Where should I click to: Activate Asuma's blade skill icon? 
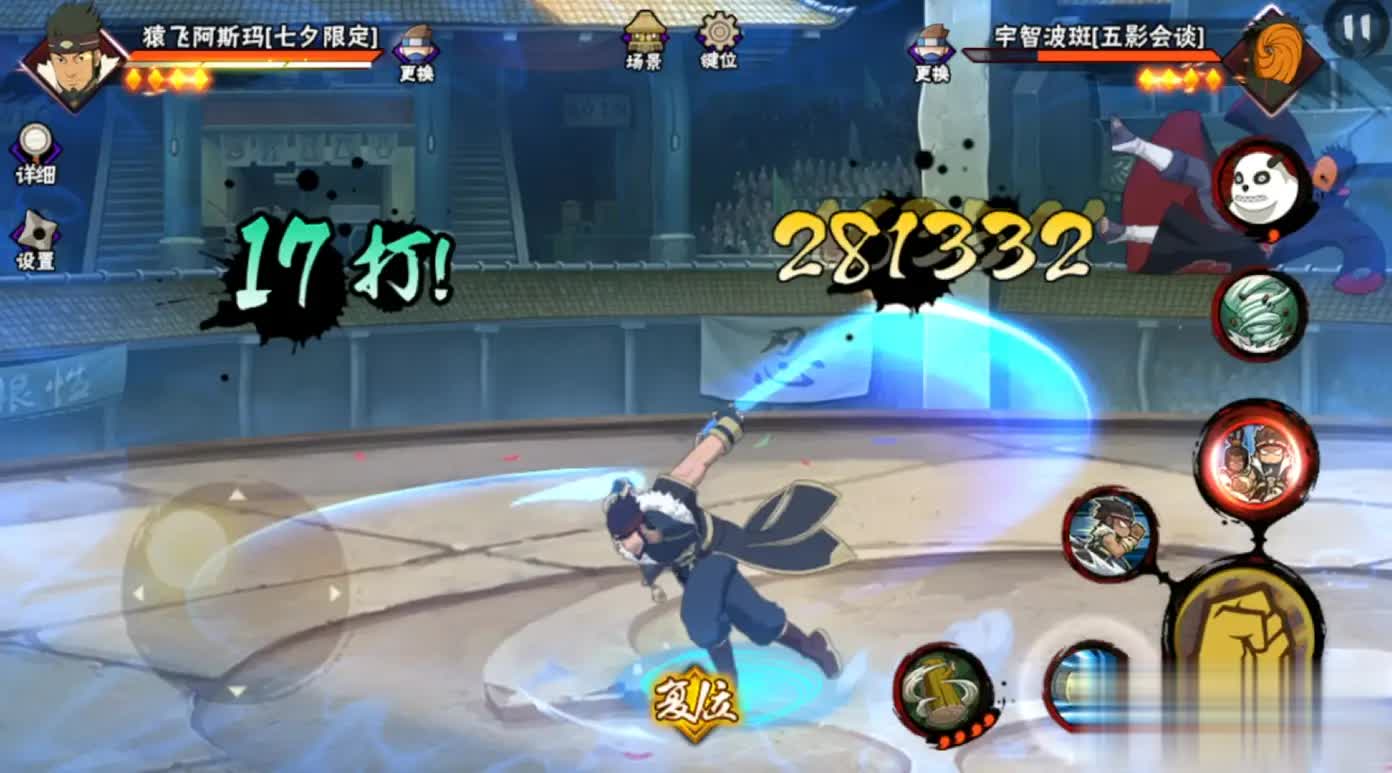coord(1108,533)
